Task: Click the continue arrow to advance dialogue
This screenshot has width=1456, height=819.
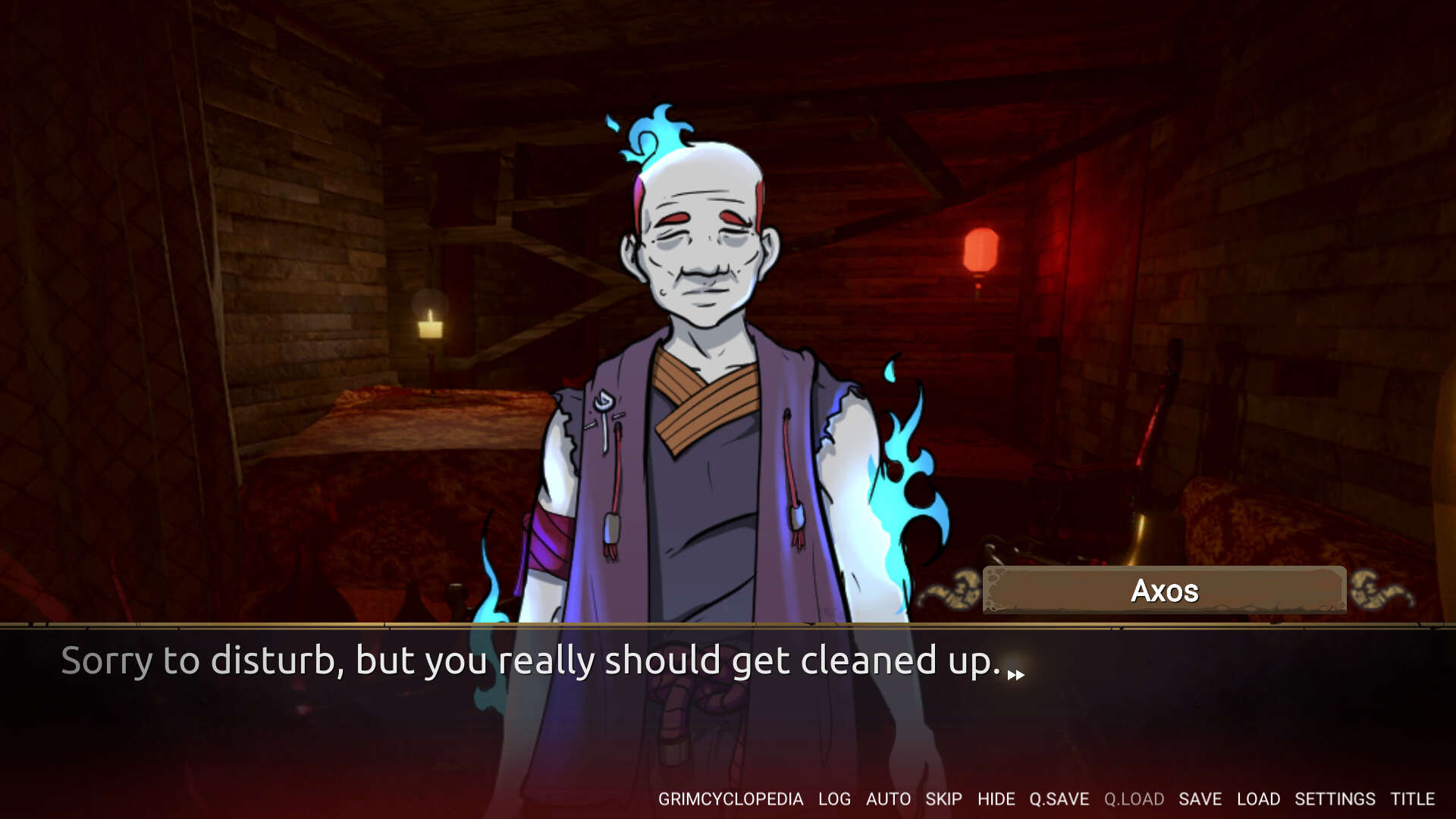Action: click(1016, 673)
